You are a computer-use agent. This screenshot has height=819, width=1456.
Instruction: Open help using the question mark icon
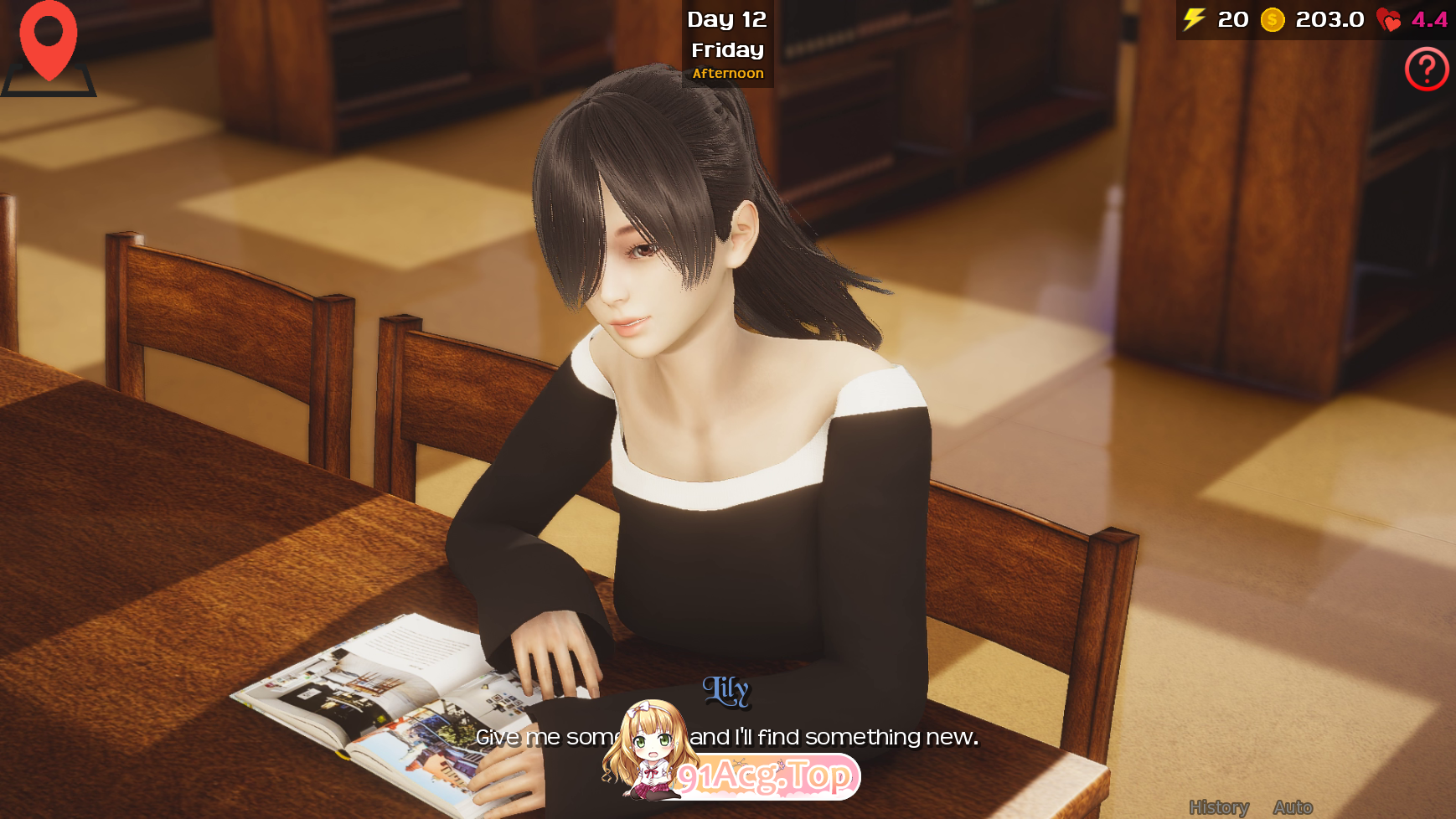tap(1428, 70)
